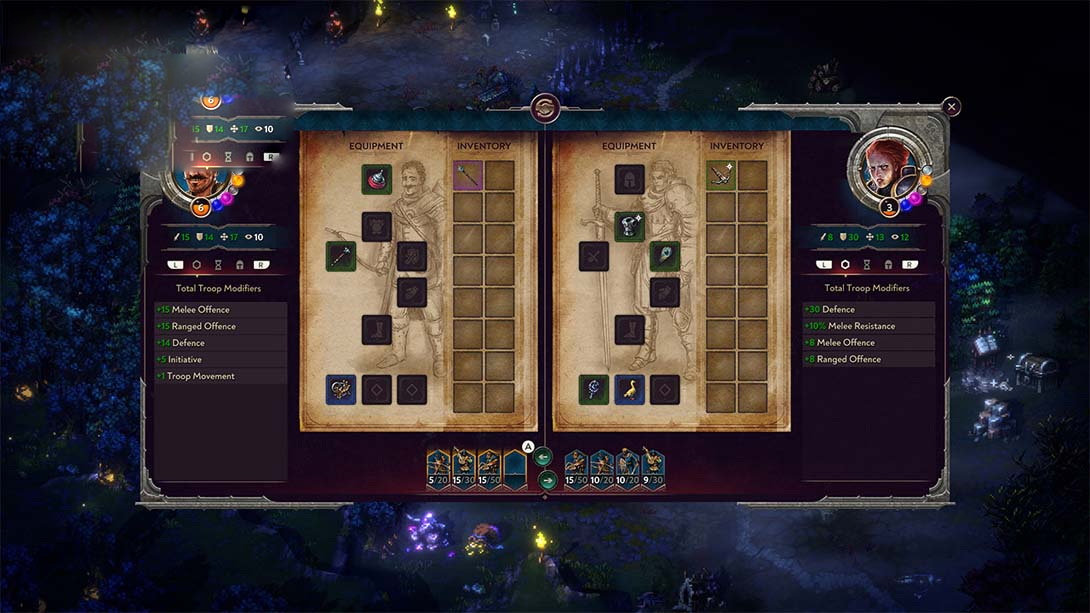
Task: Select the left troop stack showing 15/30
Action: [463, 468]
